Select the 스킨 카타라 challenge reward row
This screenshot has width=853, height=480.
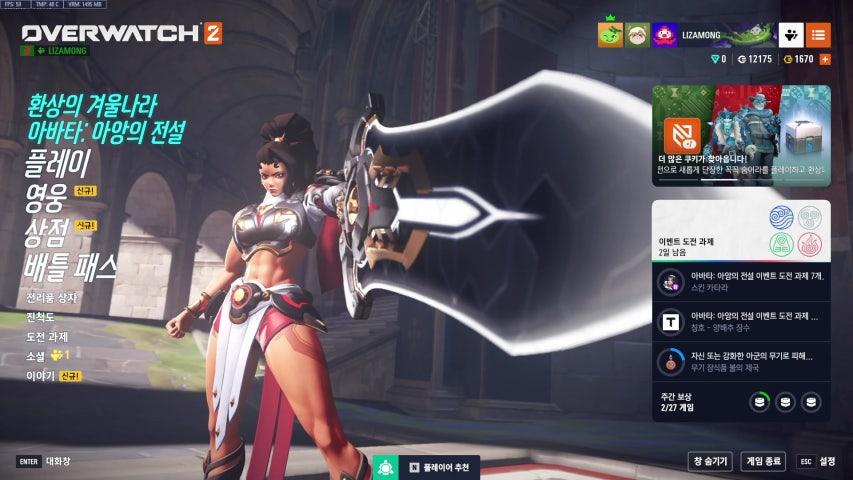pyautogui.click(x=741, y=282)
